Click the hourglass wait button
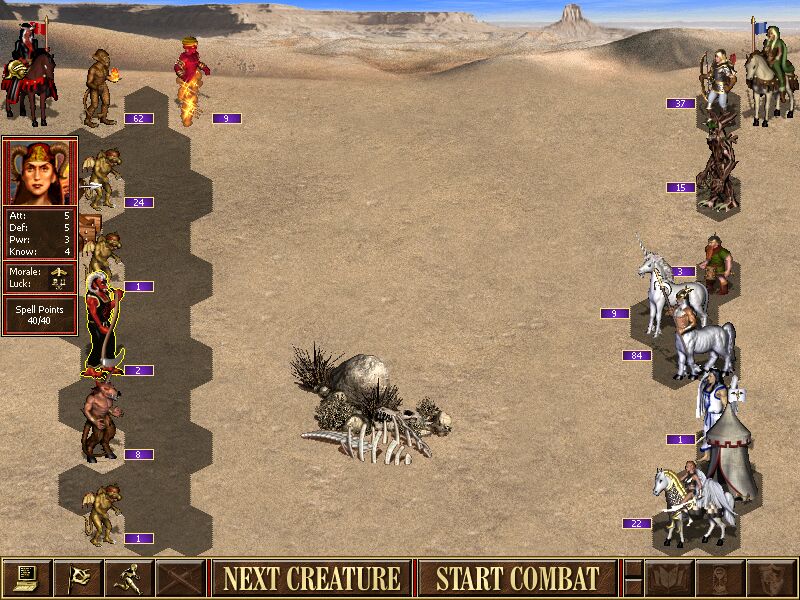800x600 pixels. click(720, 578)
